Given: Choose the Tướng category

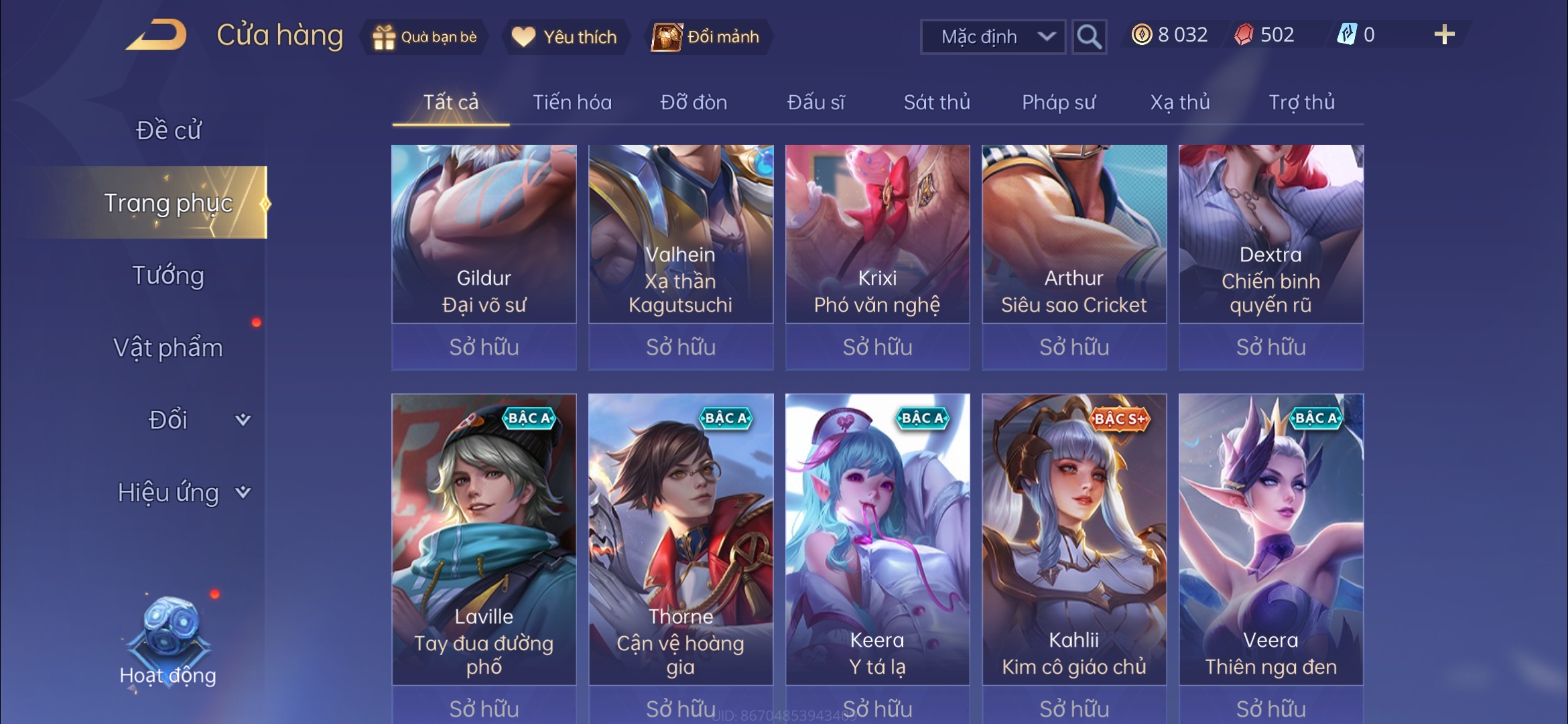Looking at the screenshot, I should coord(168,276).
